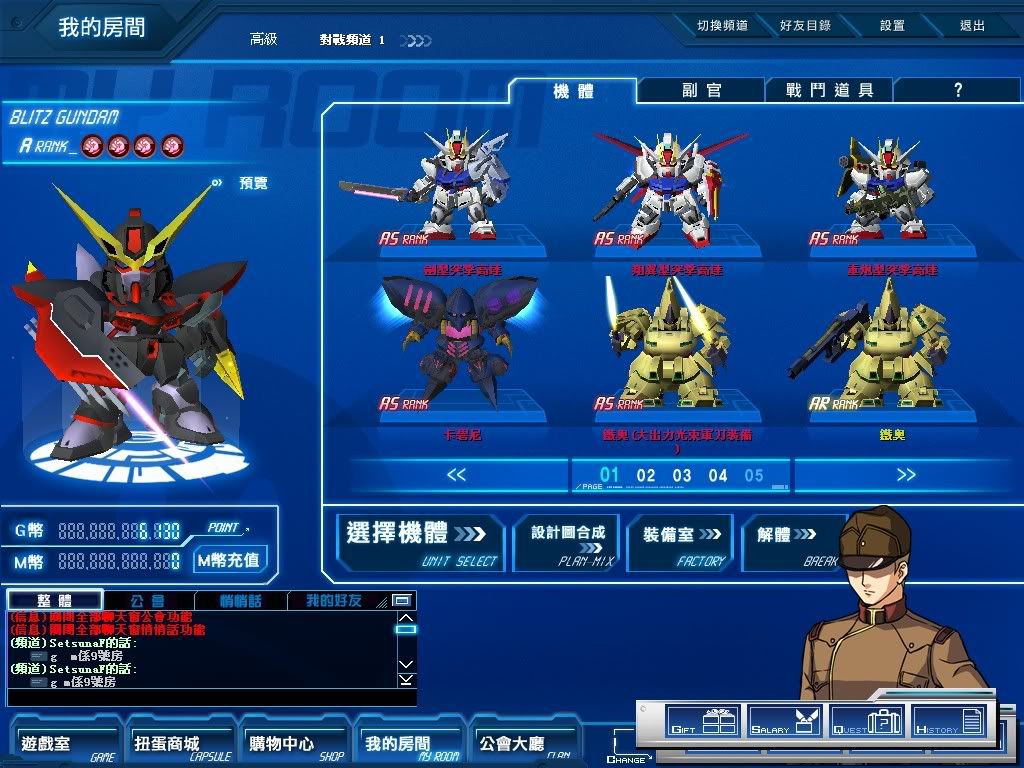Go to the next unit page arrow
Screen dimensions: 1024x768
(x=906, y=475)
